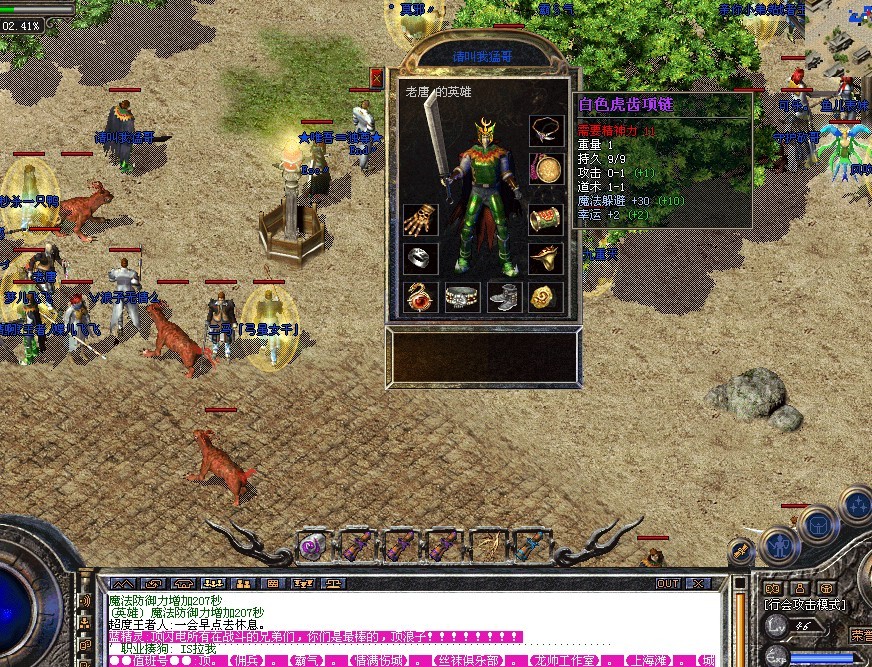
Task: Click the golden skeletal glove slot
Action: click(420, 221)
